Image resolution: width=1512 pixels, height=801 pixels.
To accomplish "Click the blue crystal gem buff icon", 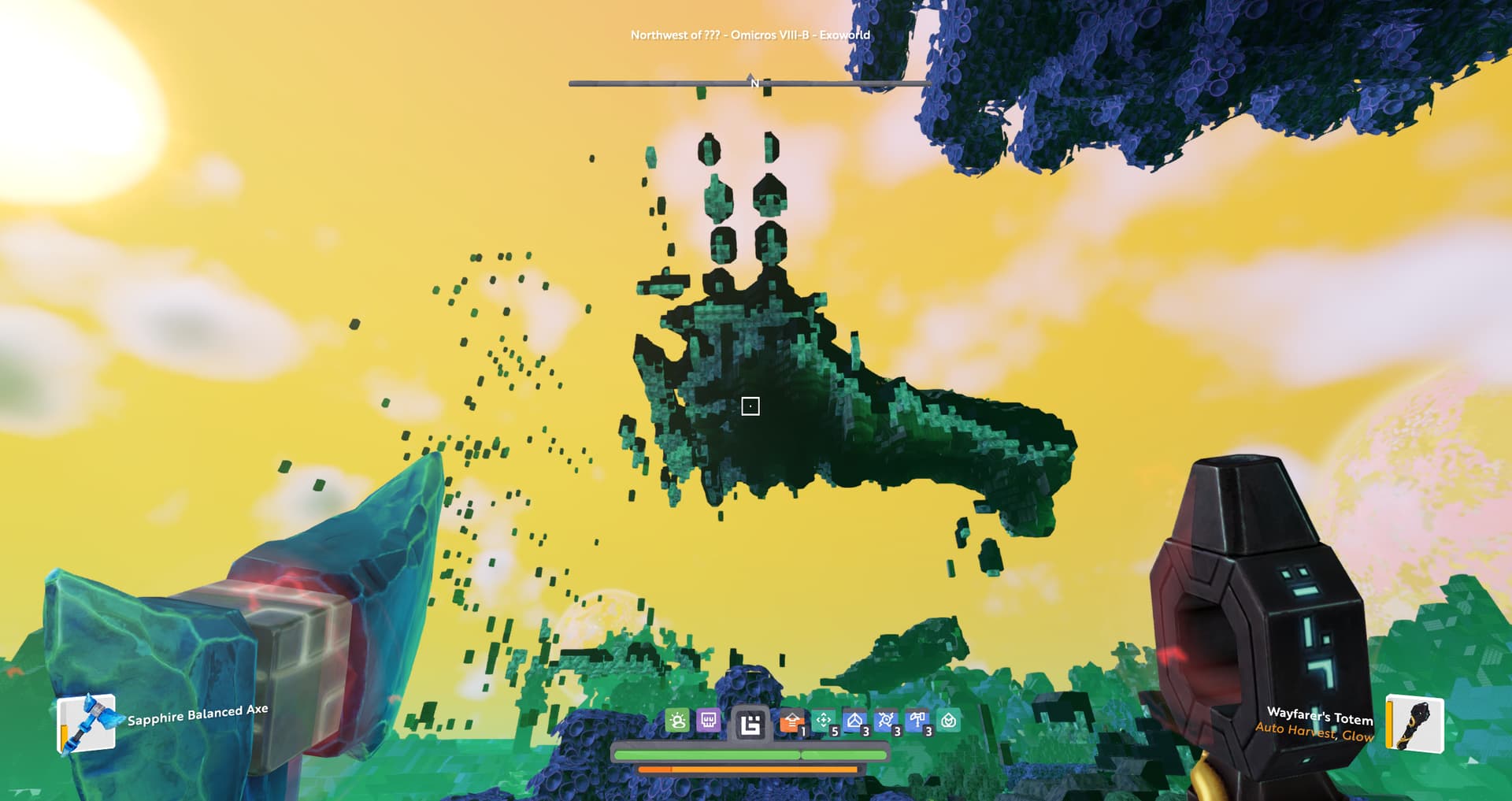I will (855, 720).
